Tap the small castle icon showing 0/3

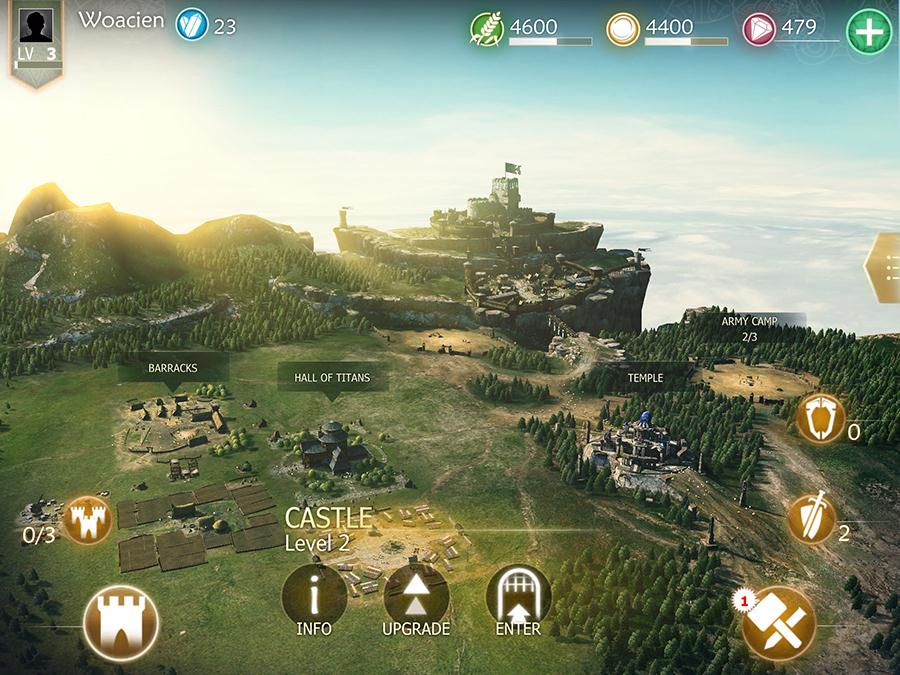tap(87, 520)
